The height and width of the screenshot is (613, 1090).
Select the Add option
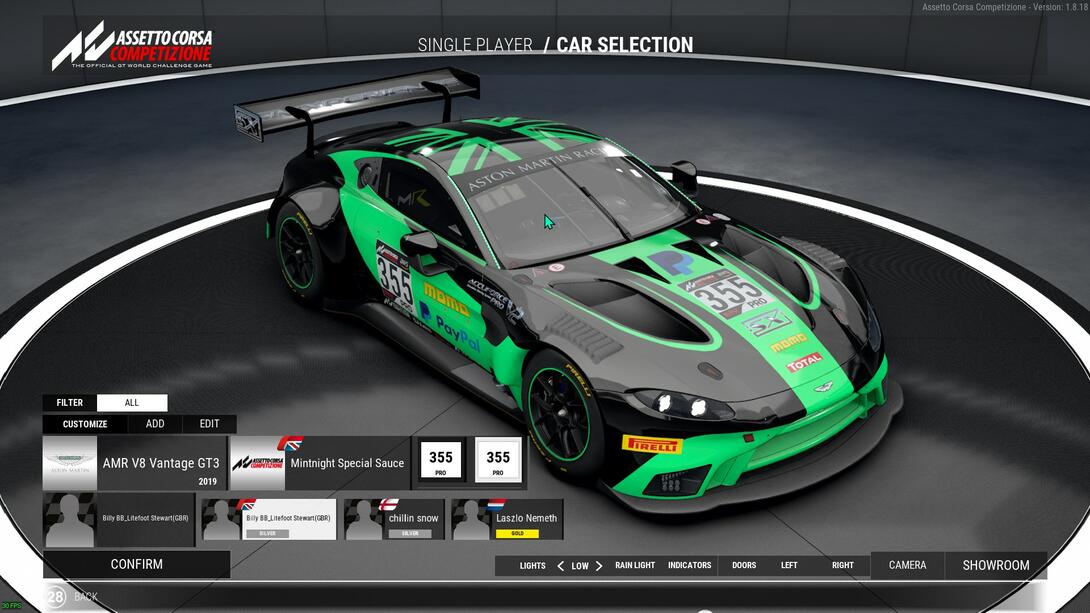pos(155,424)
